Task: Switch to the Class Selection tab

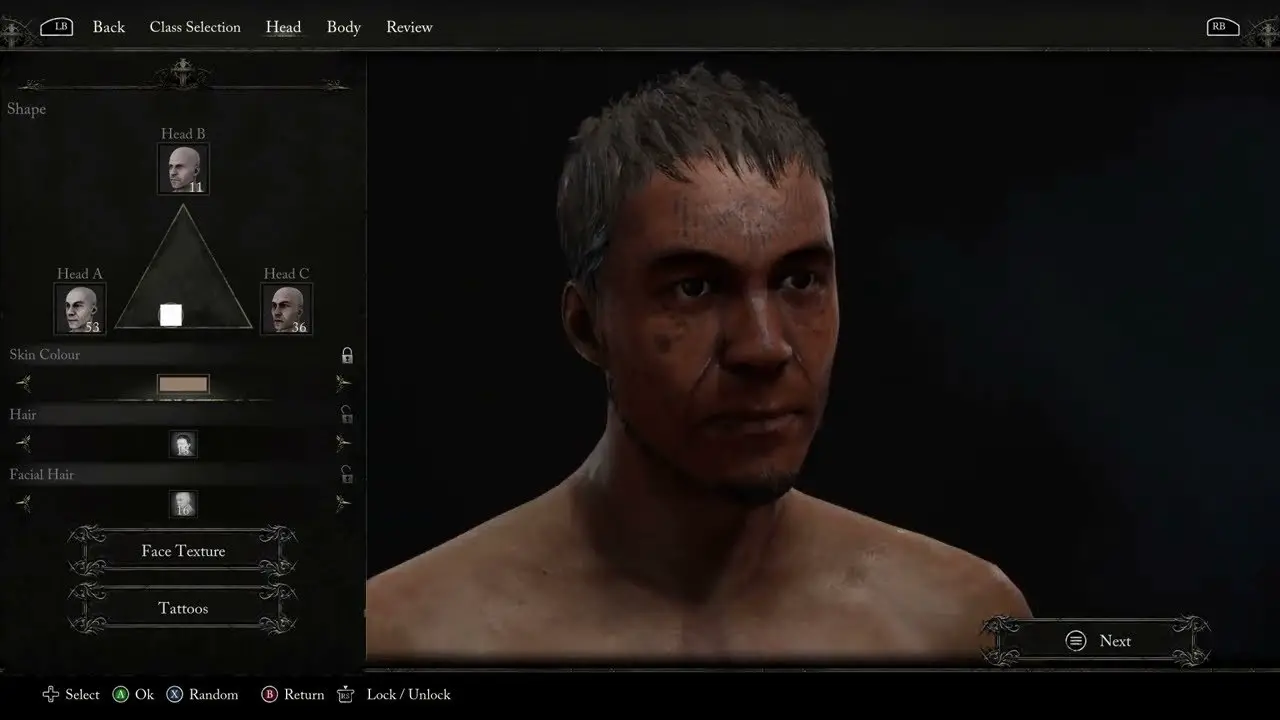Action: (195, 27)
